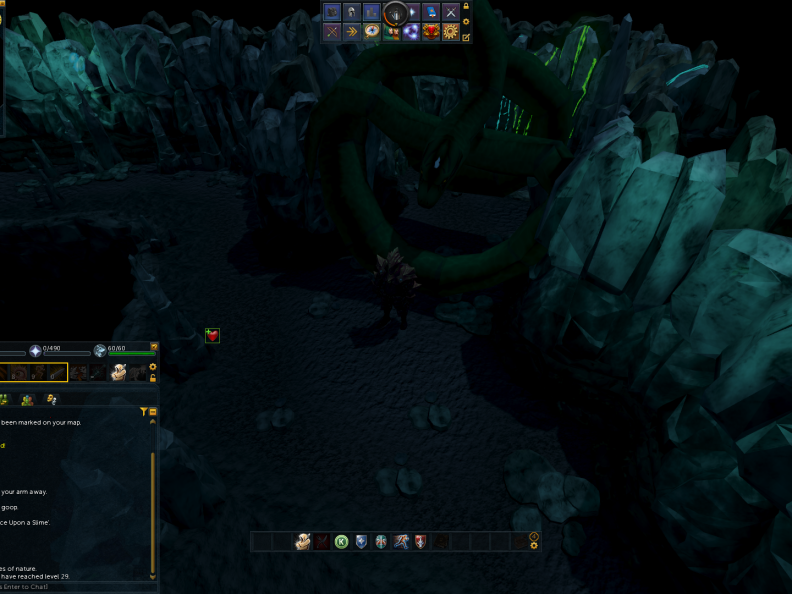
Task: Open the two characters friends icon
Action: click(392, 32)
